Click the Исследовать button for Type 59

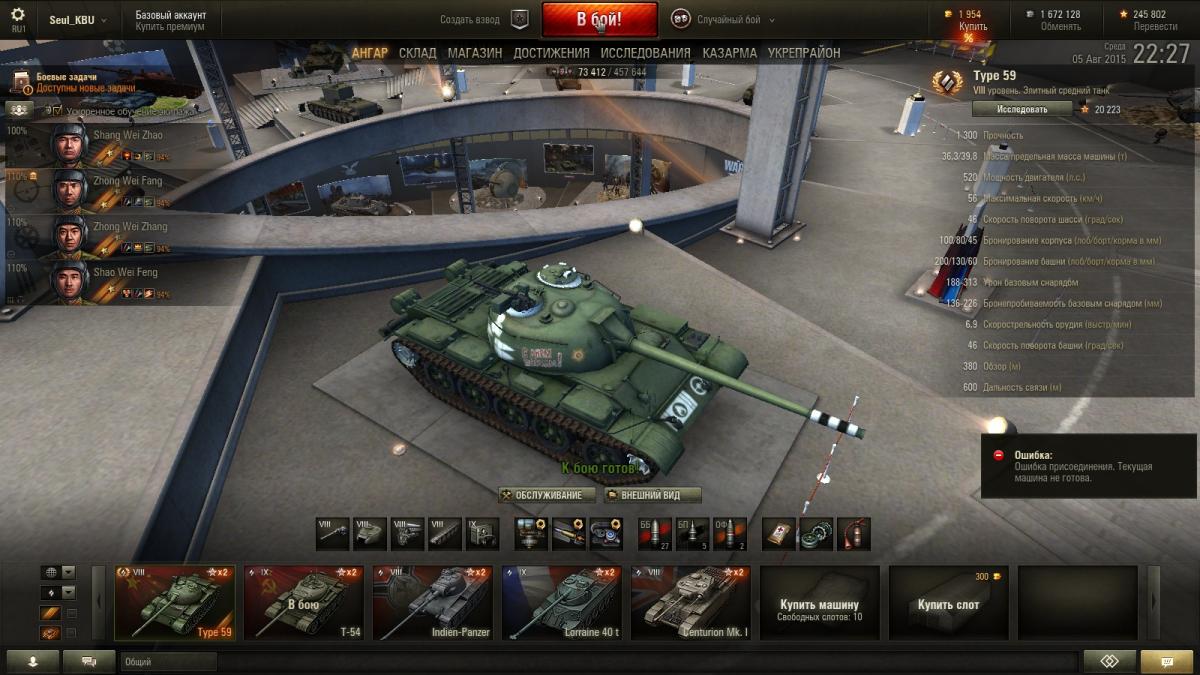click(x=1022, y=109)
